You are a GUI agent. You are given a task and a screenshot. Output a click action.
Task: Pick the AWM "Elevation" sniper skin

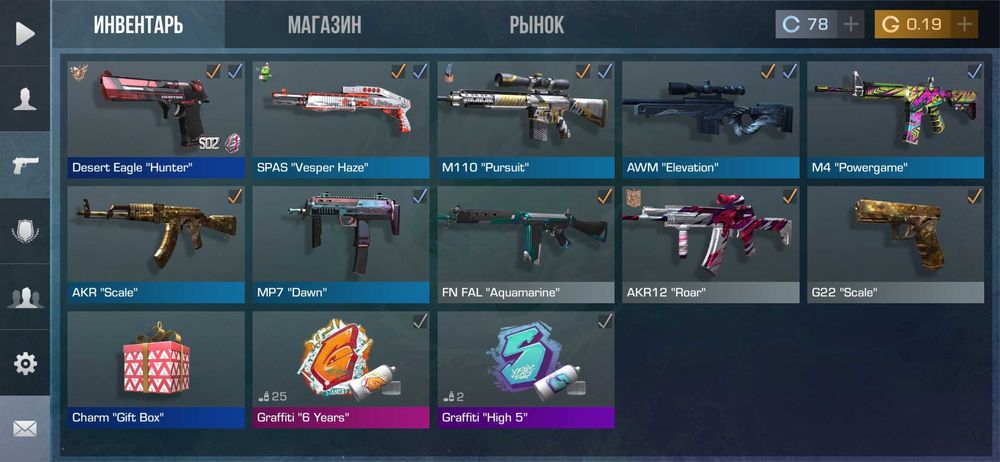tap(711, 118)
